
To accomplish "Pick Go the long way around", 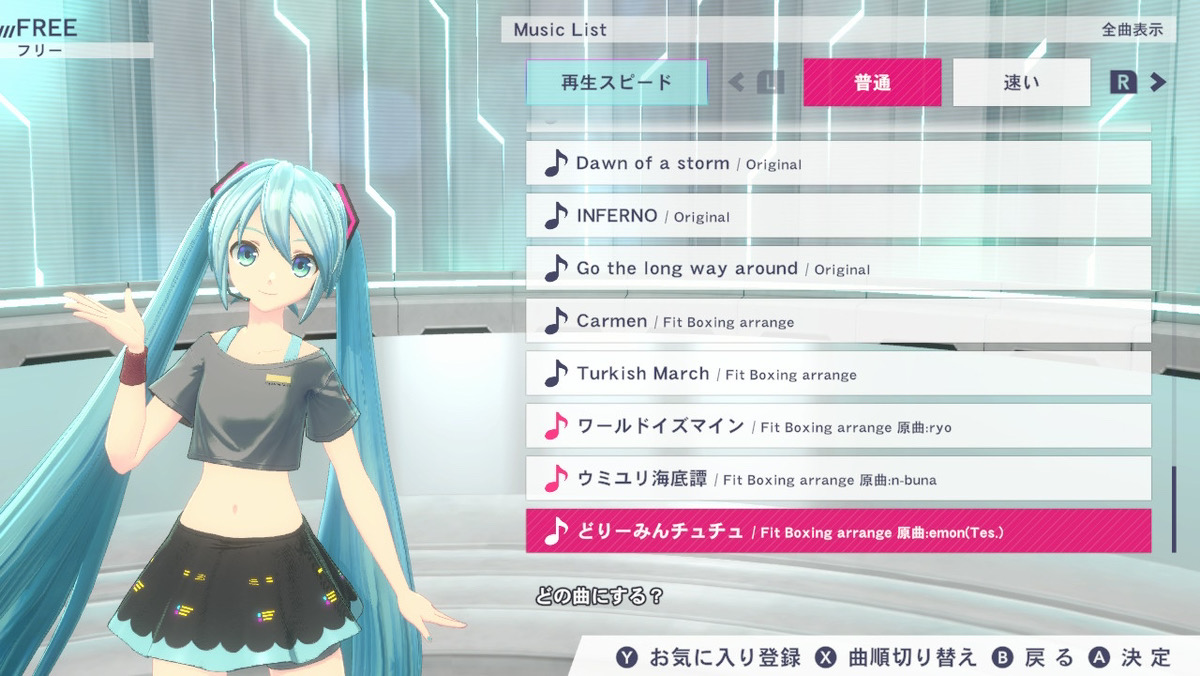I will (x=838, y=268).
